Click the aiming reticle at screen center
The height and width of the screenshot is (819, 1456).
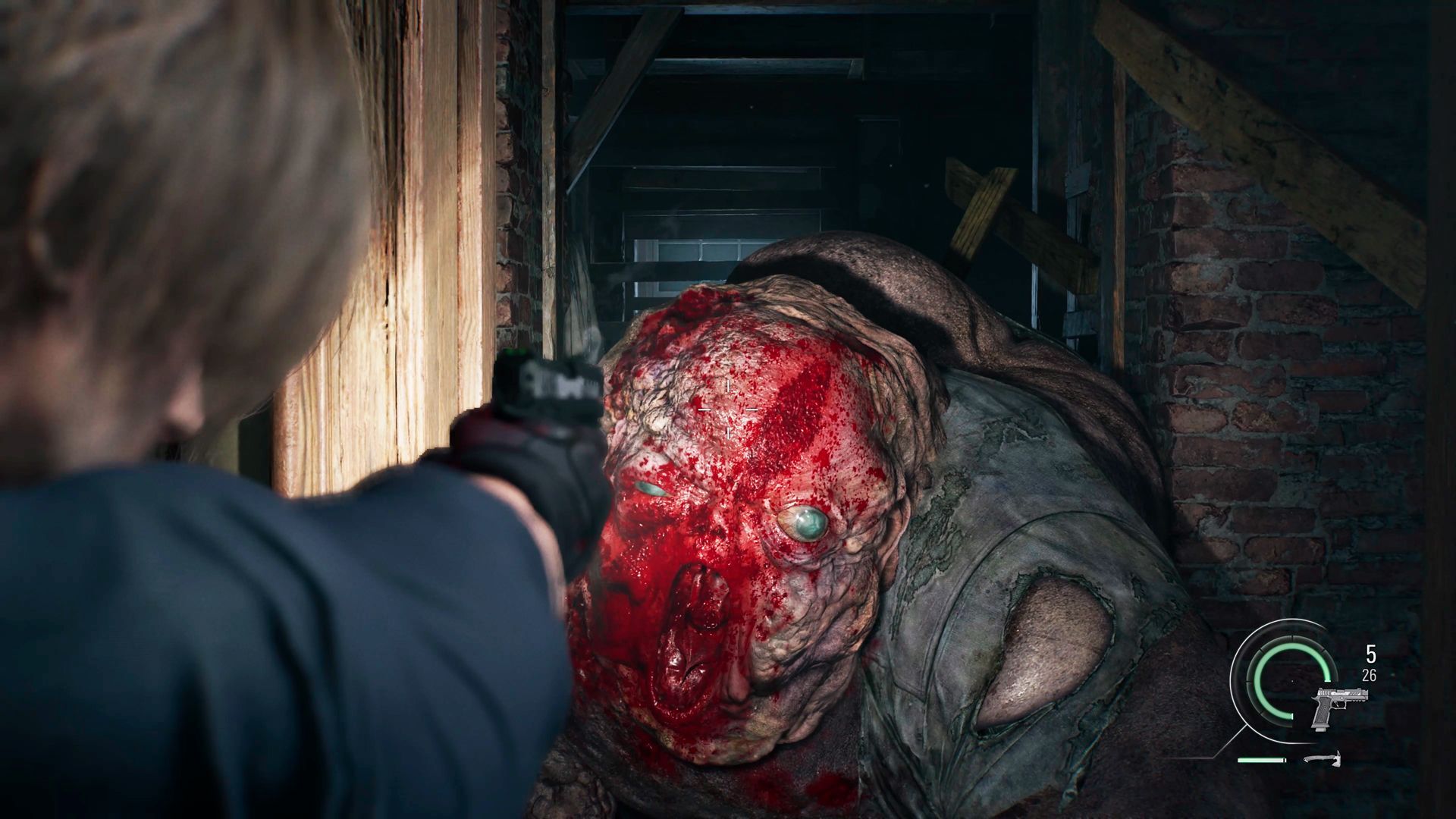[x=728, y=409]
